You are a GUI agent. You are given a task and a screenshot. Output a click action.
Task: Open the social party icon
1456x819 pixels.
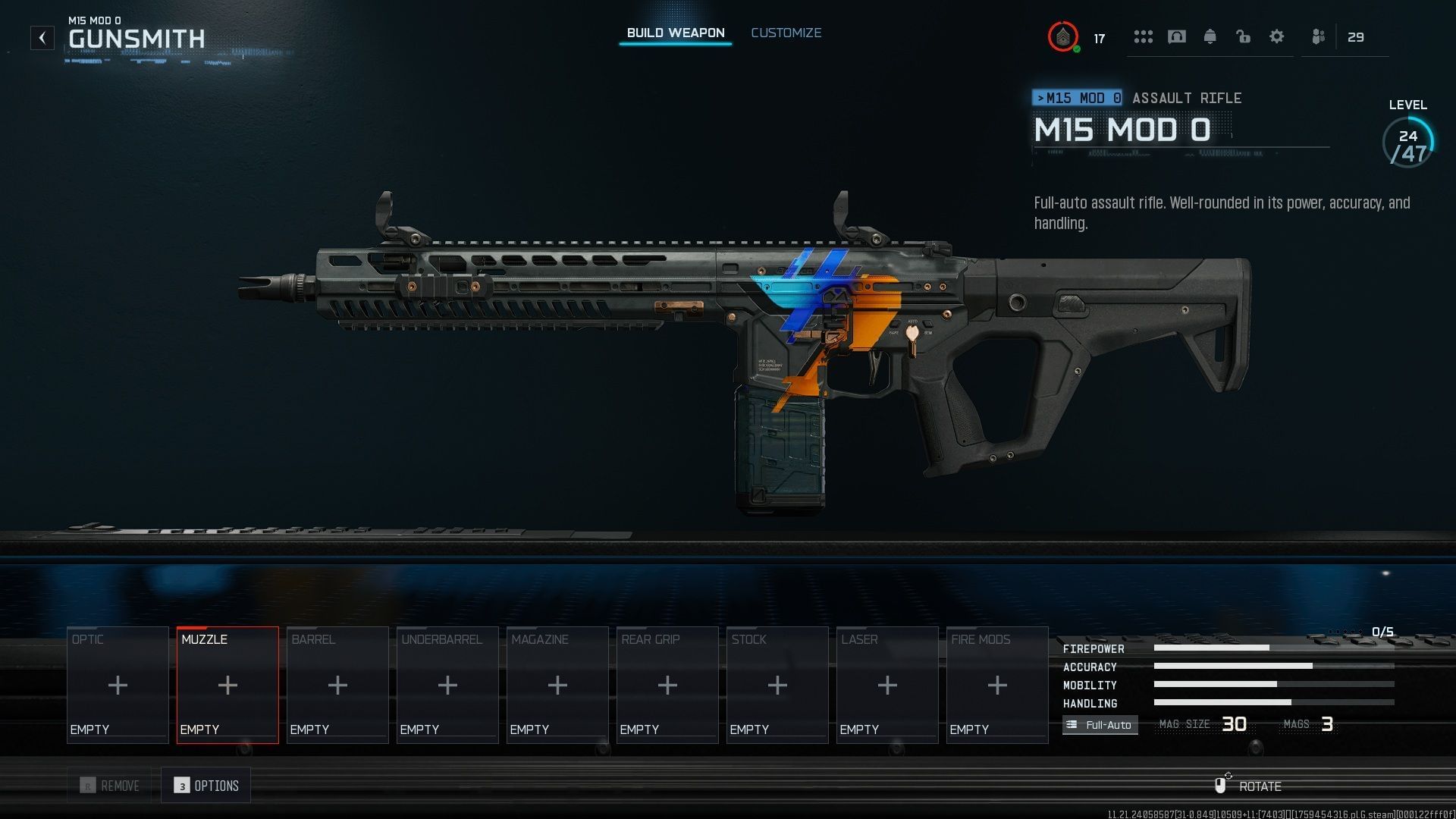click(1319, 36)
